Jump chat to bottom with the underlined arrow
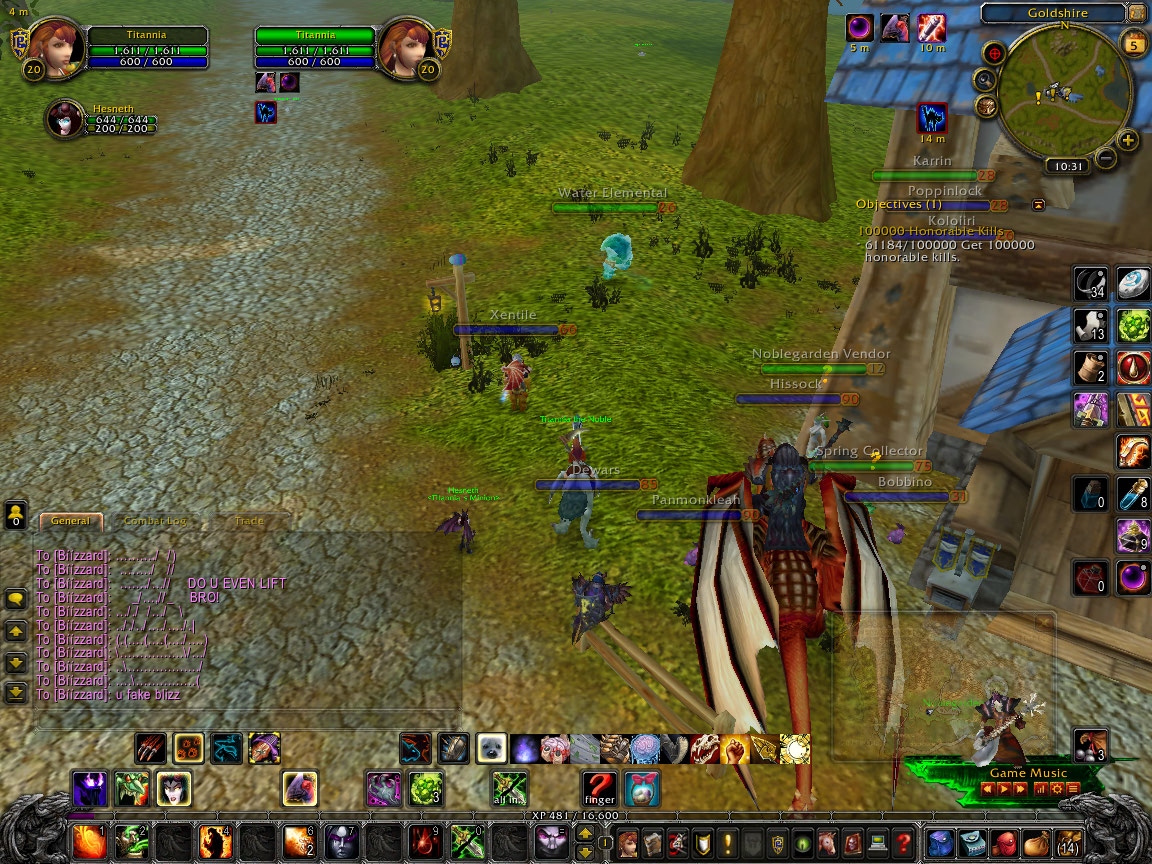The height and width of the screenshot is (864, 1152). coord(16,691)
